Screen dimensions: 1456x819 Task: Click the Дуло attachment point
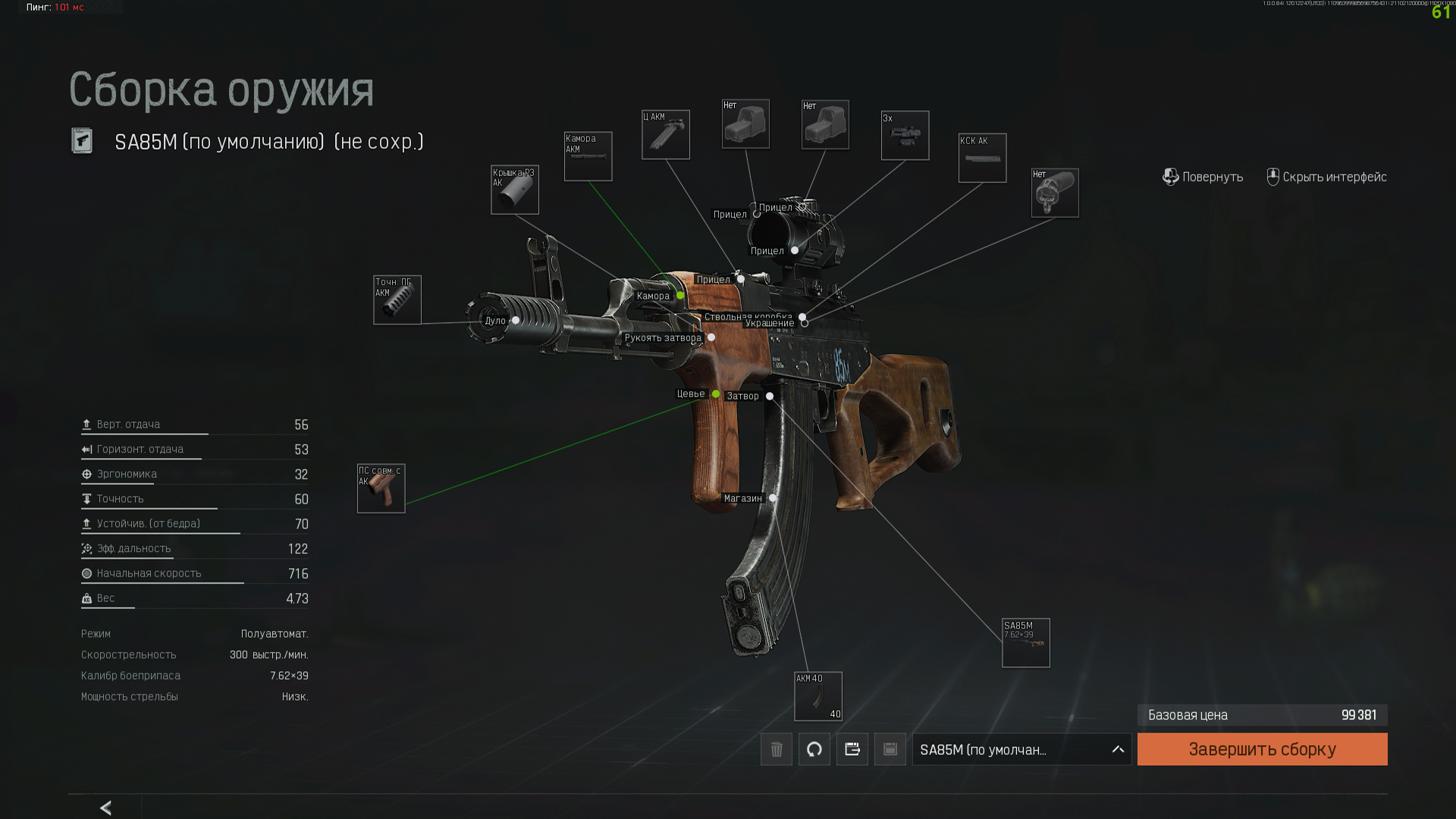tap(516, 321)
